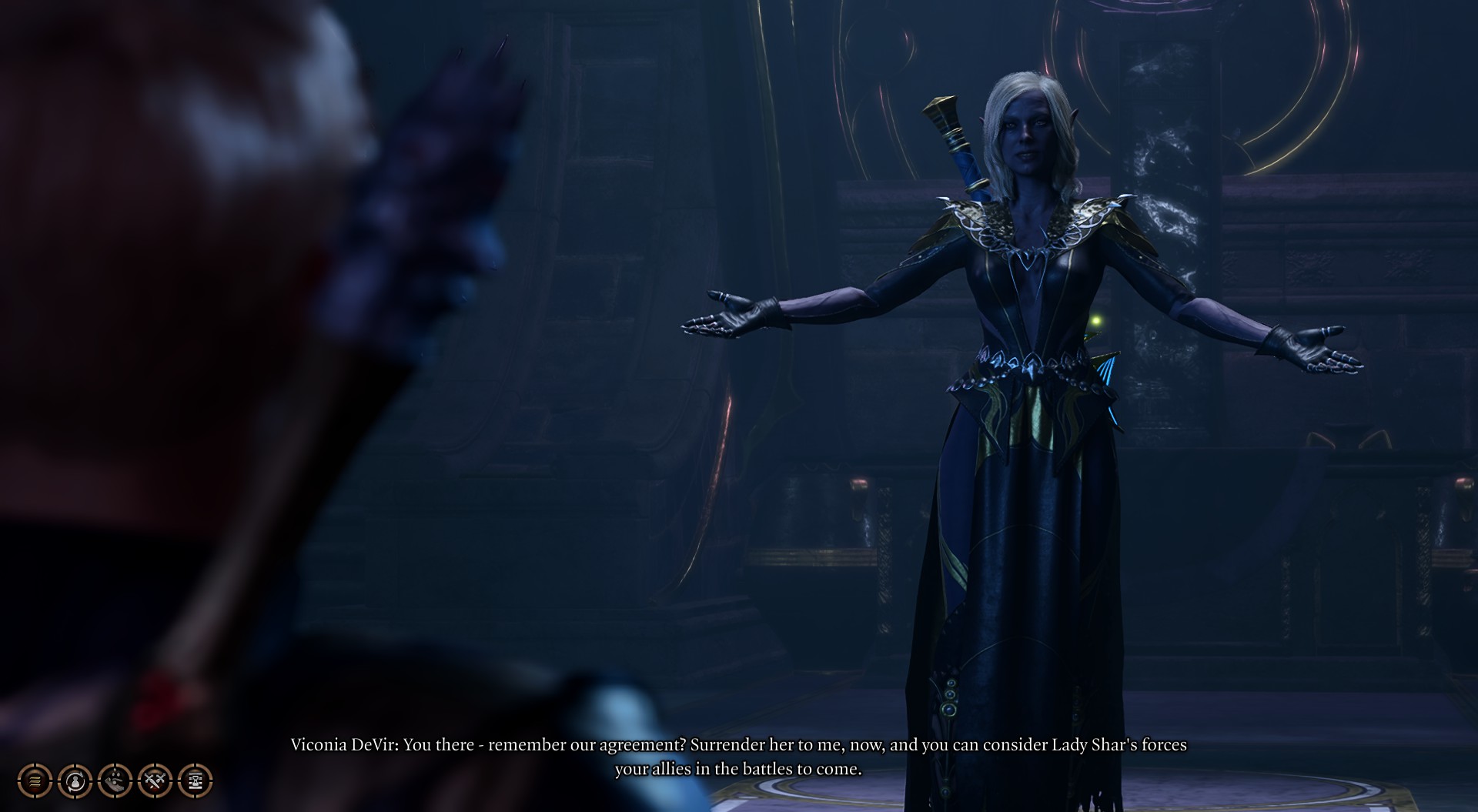Open the three-line menu button
Viewport: 1478px width, 812px height.
click(35, 780)
